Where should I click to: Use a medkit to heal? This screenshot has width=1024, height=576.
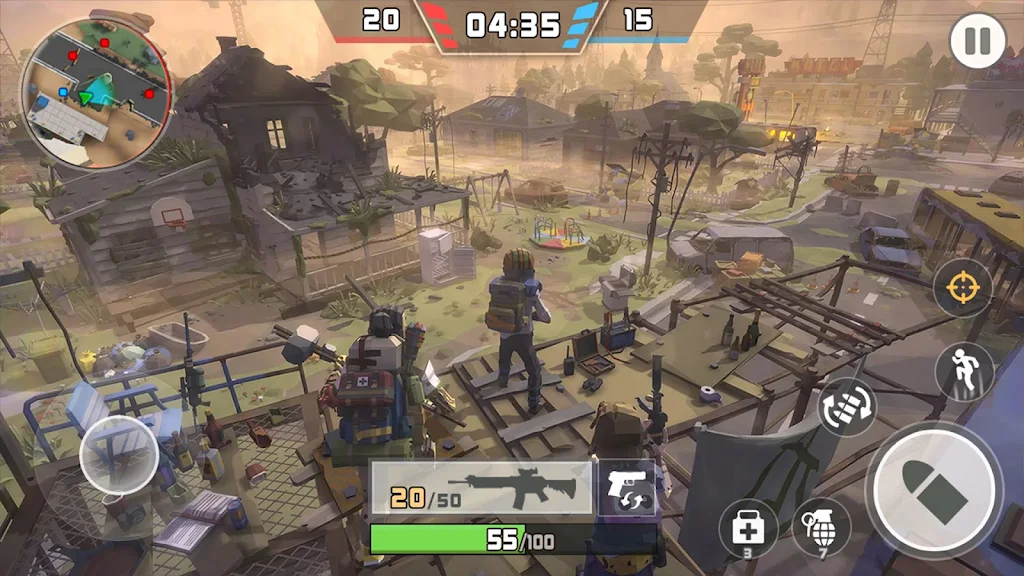coord(748,527)
